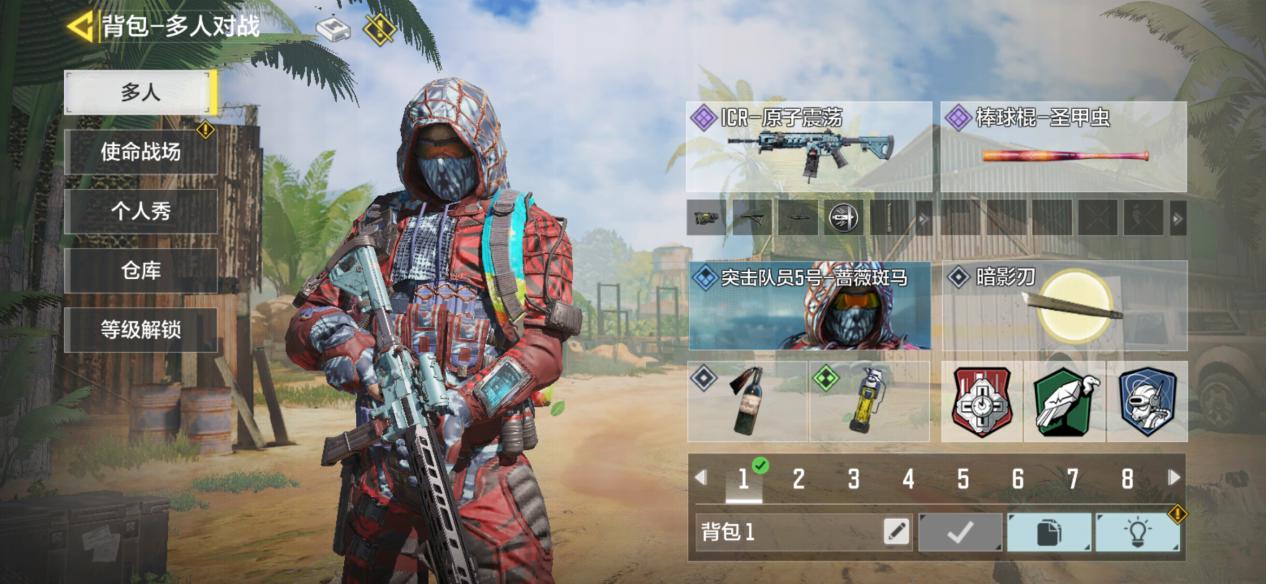The image size is (1266, 584).
Task: Open the red perk badge slot
Action: 982,401
